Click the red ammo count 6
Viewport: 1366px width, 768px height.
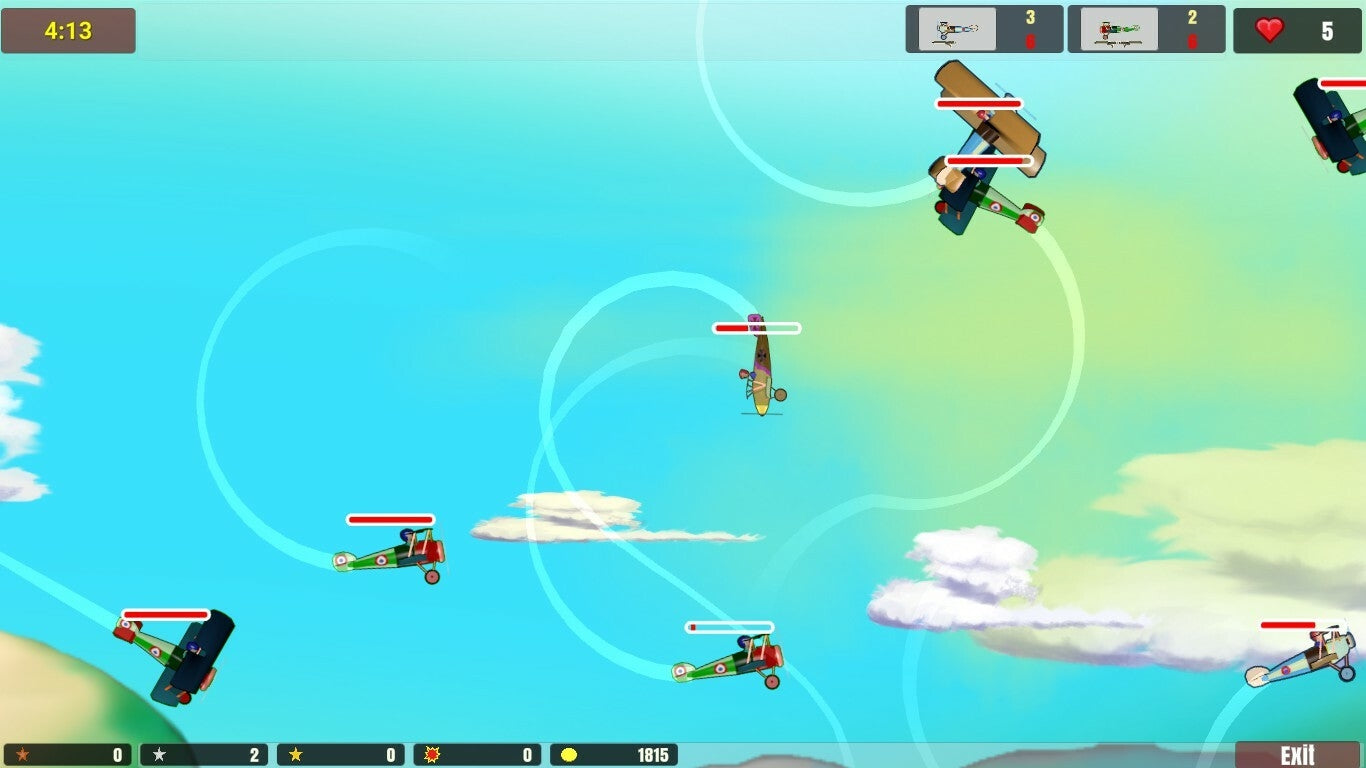1032,41
